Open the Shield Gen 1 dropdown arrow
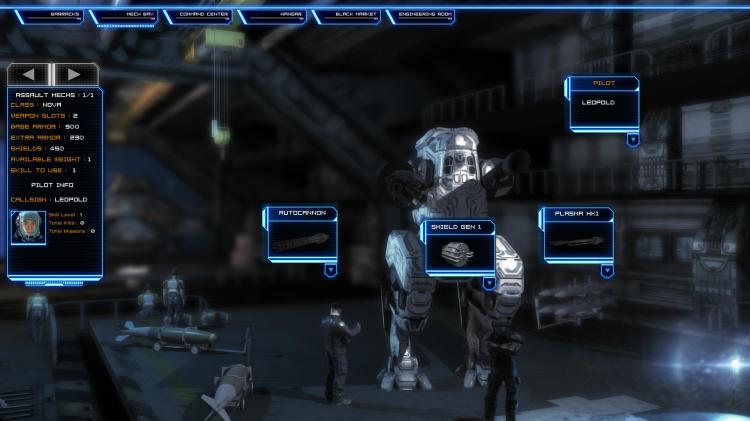The width and height of the screenshot is (750, 421). (x=489, y=283)
